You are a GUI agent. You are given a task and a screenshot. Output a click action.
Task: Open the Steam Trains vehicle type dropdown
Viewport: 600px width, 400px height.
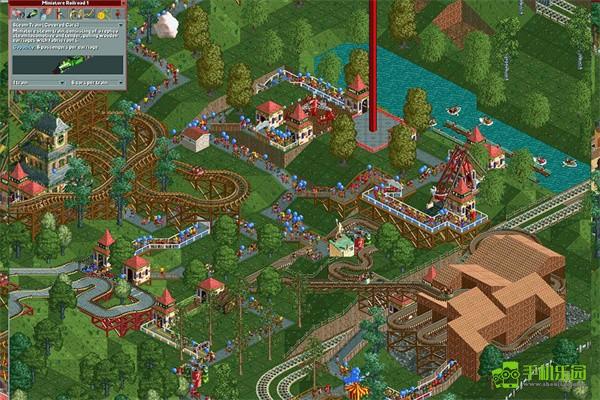pos(121,25)
